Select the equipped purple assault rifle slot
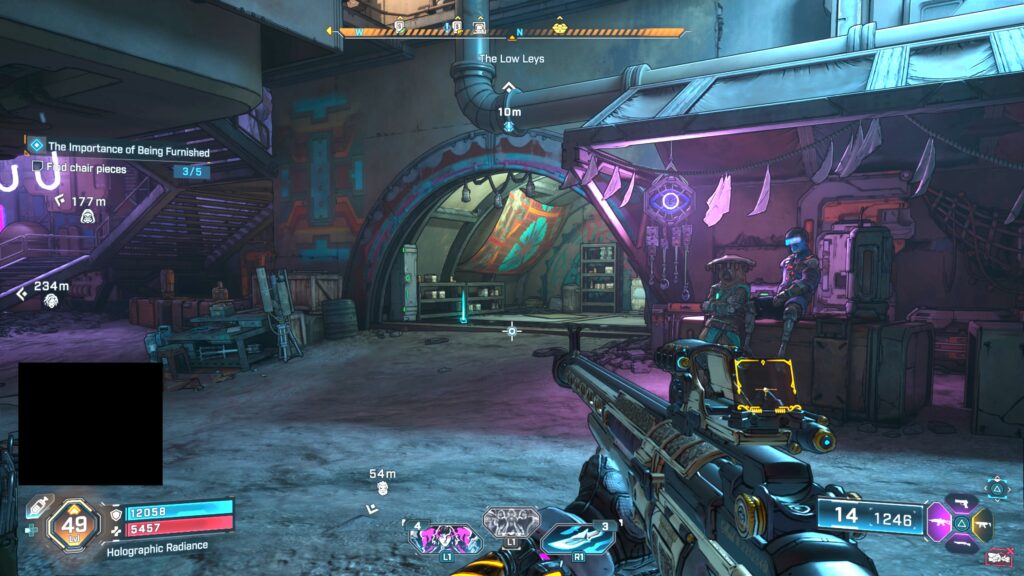Screen dimensions: 1024x576 coord(939,521)
